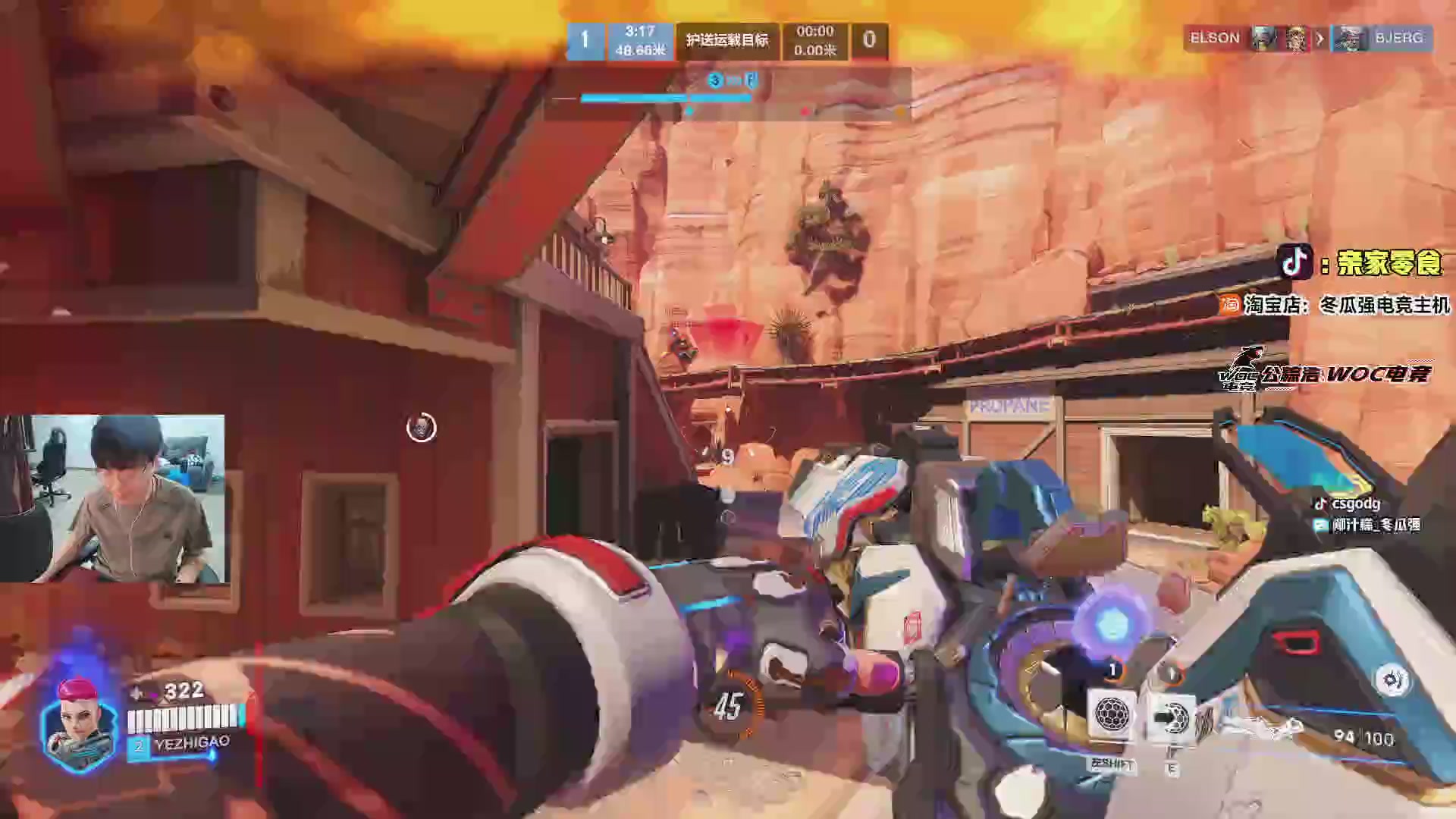The width and height of the screenshot is (1456, 819).
Task: Click the ultimate charge meter showing 45
Action: coord(727,706)
